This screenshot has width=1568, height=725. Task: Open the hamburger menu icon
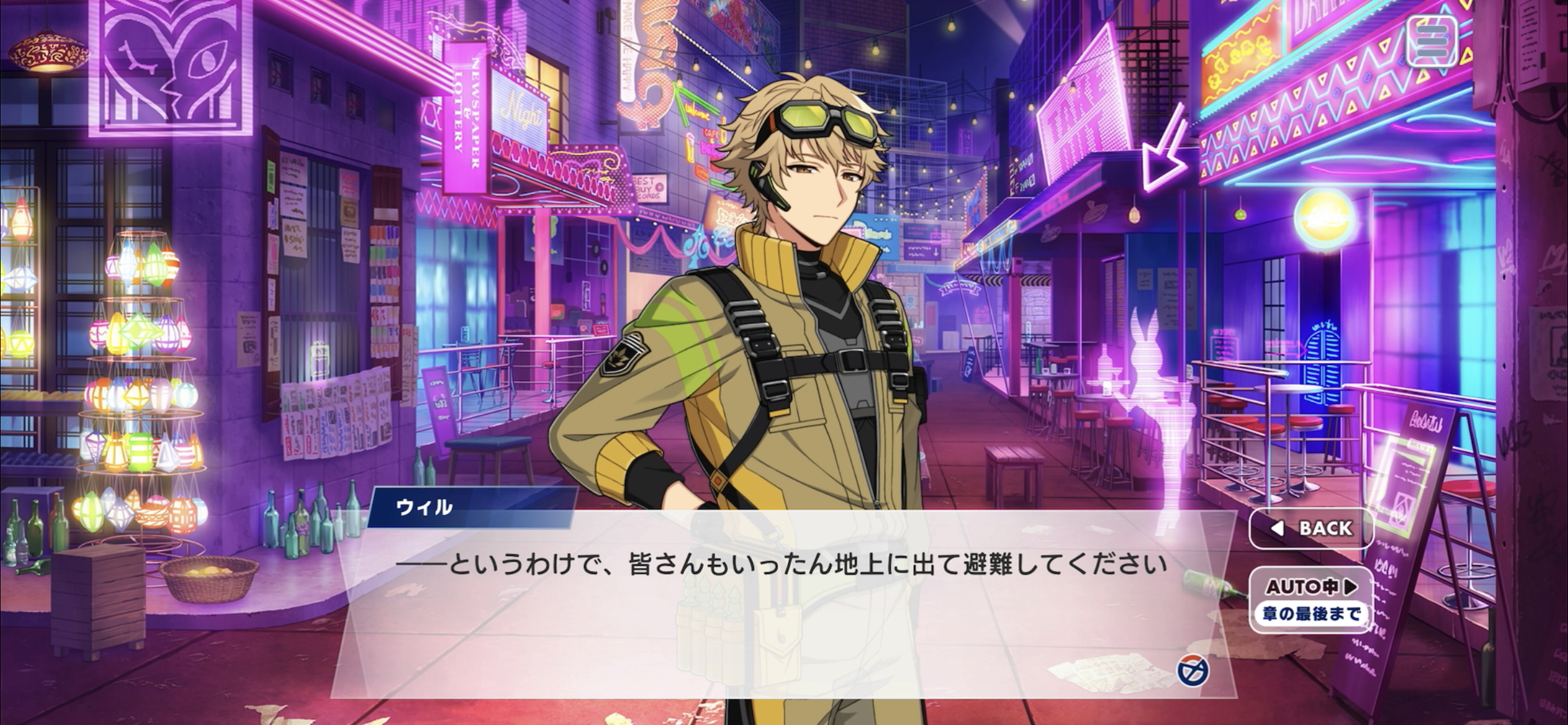pos(1431,41)
